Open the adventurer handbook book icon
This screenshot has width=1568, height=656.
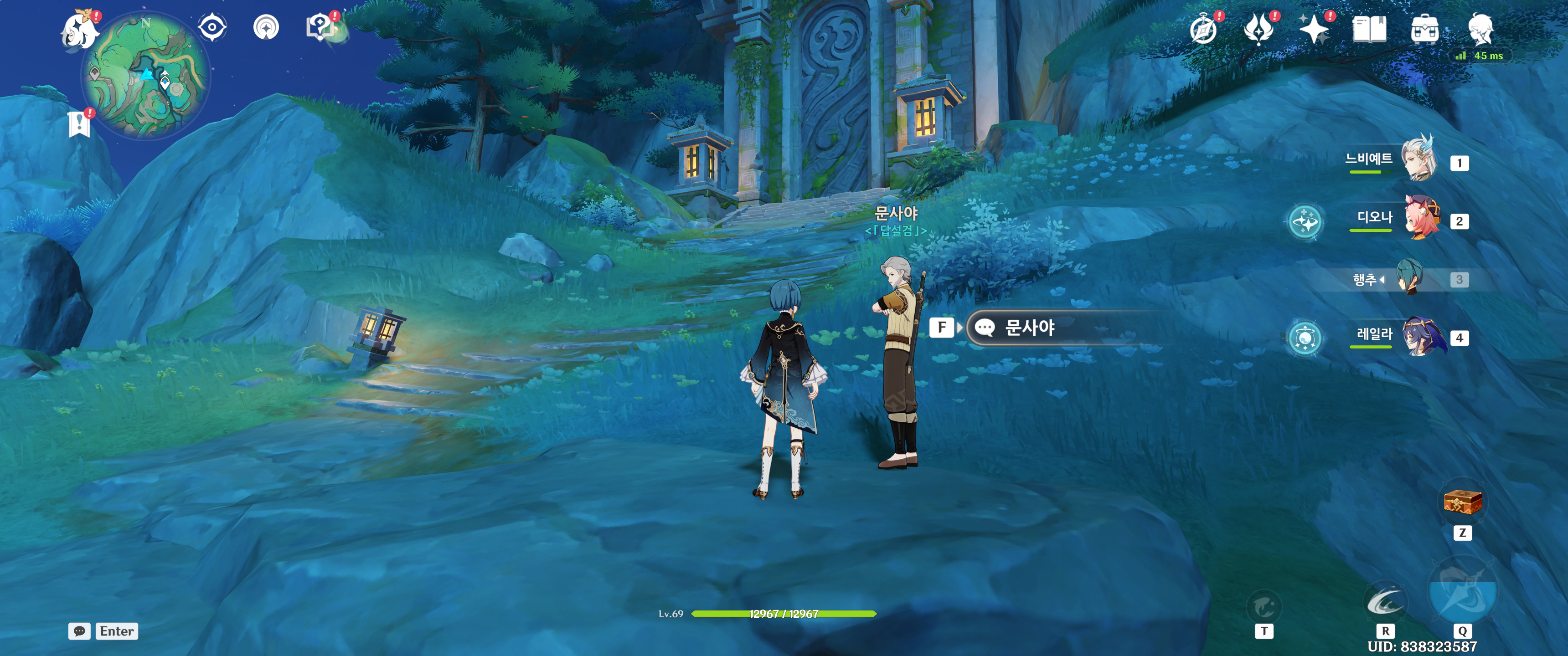[1369, 29]
